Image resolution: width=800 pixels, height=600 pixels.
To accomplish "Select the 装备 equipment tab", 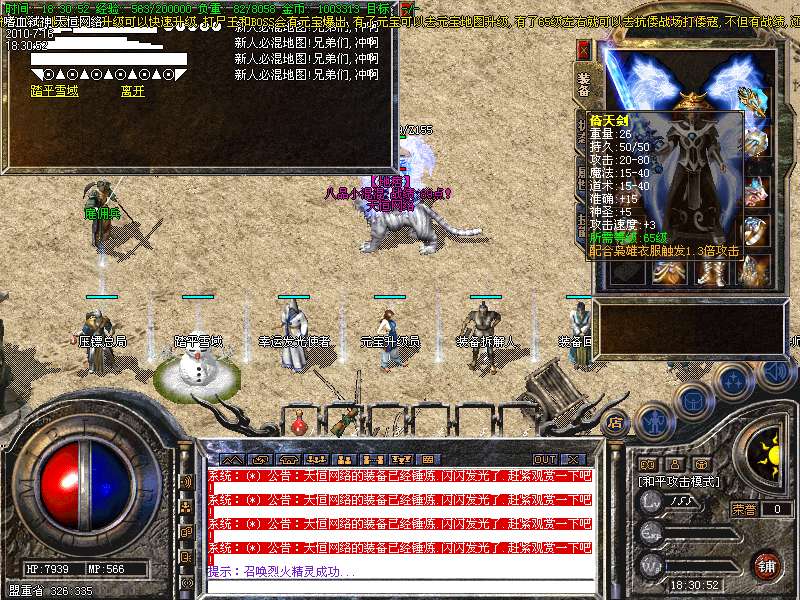I will pos(584,84).
